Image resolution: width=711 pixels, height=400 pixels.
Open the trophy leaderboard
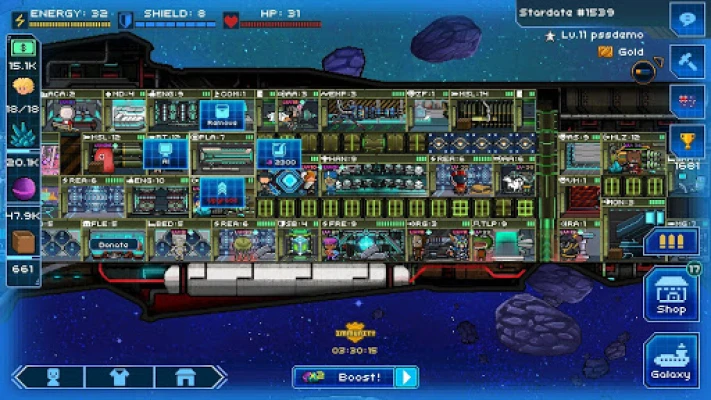688,139
